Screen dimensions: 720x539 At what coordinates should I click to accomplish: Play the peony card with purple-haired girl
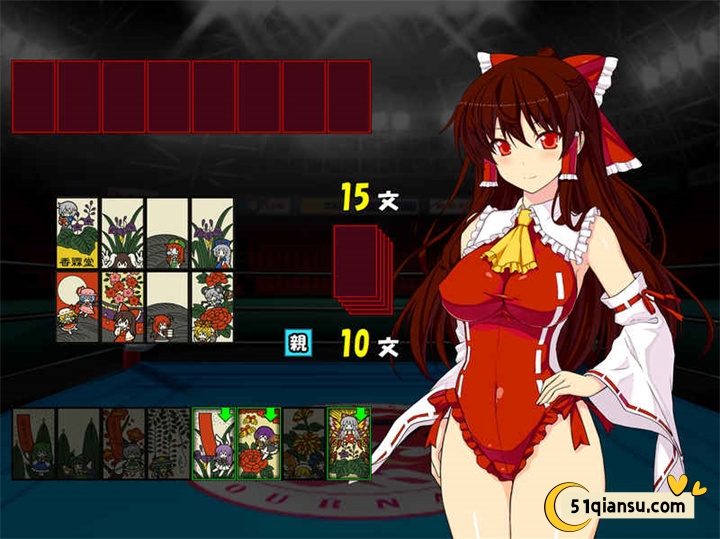point(258,444)
